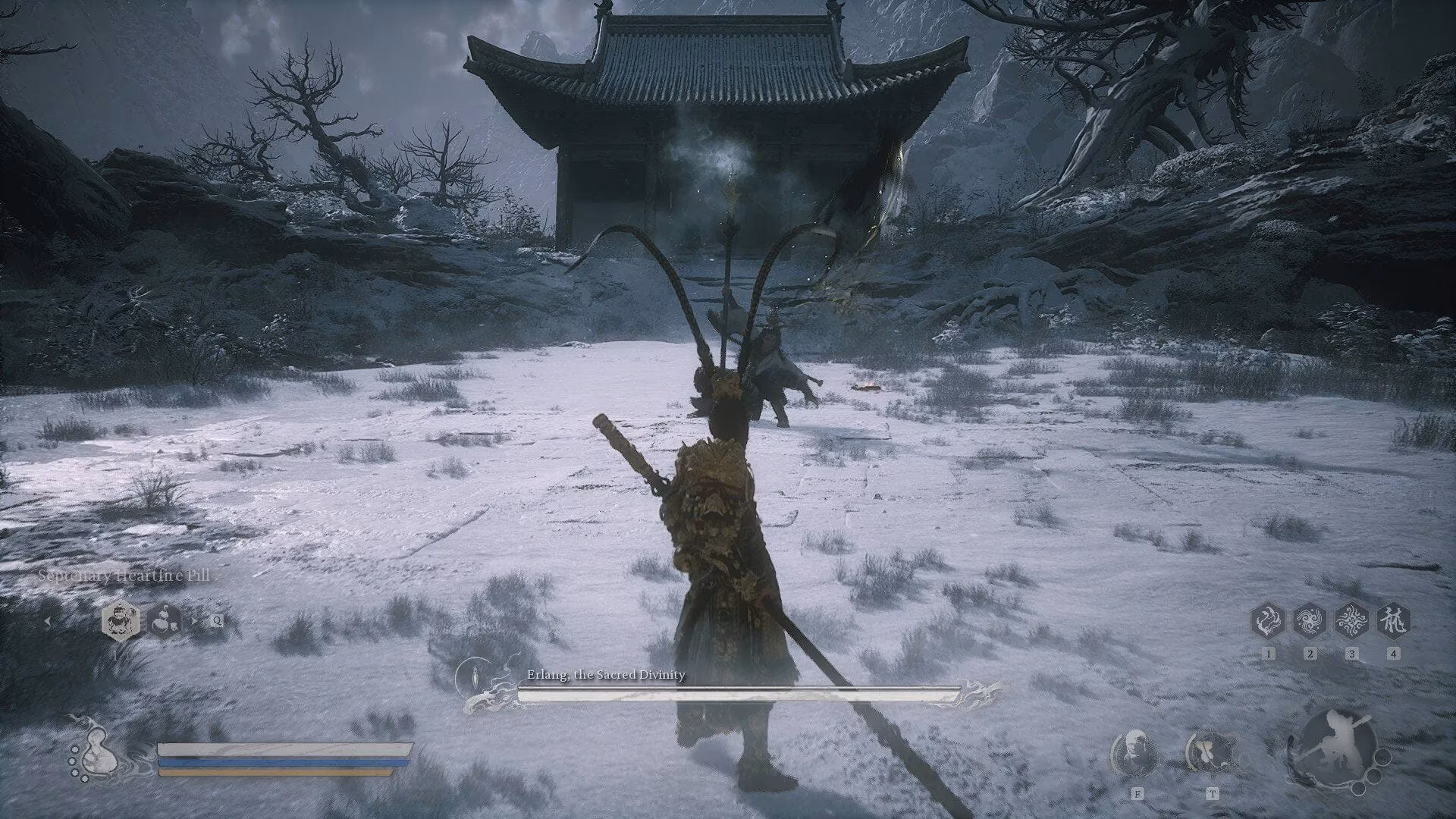Viewport: 1456px width, 819px height.
Task: Select the dragon spell icon in slot 4
Action: pos(1394,621)
